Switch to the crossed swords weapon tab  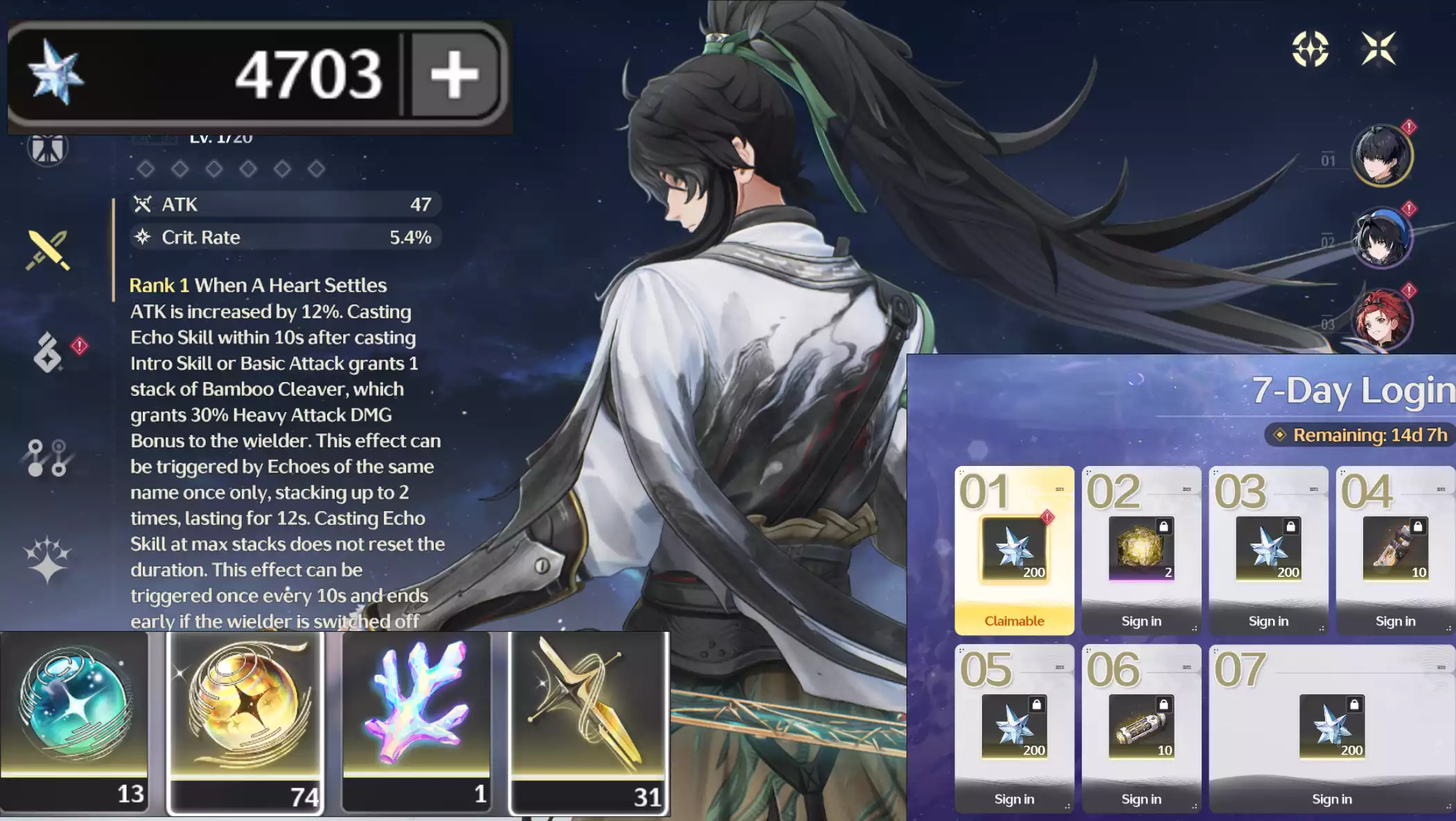point(47,250)
